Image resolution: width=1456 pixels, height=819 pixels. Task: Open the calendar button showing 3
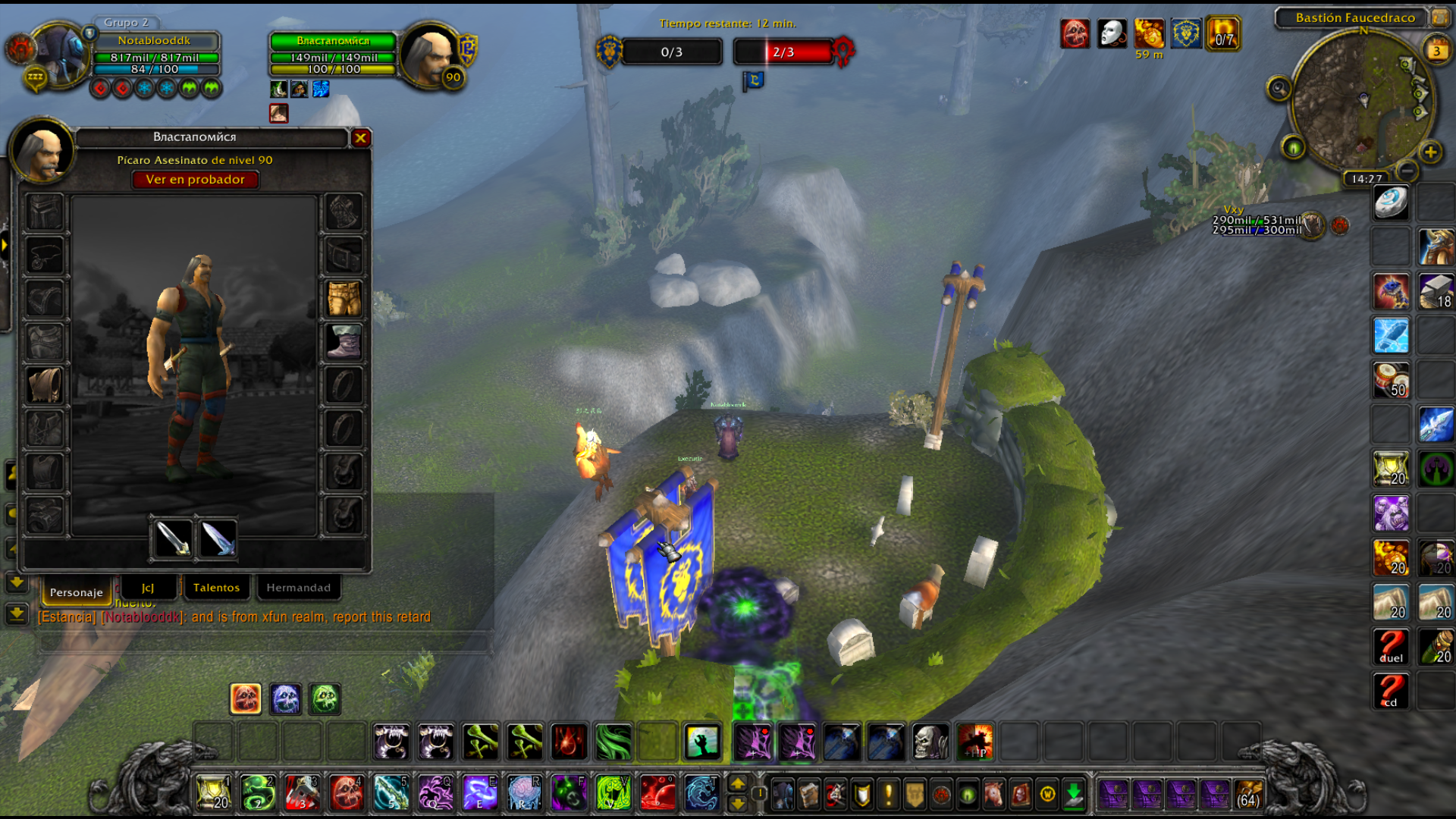1436,52
